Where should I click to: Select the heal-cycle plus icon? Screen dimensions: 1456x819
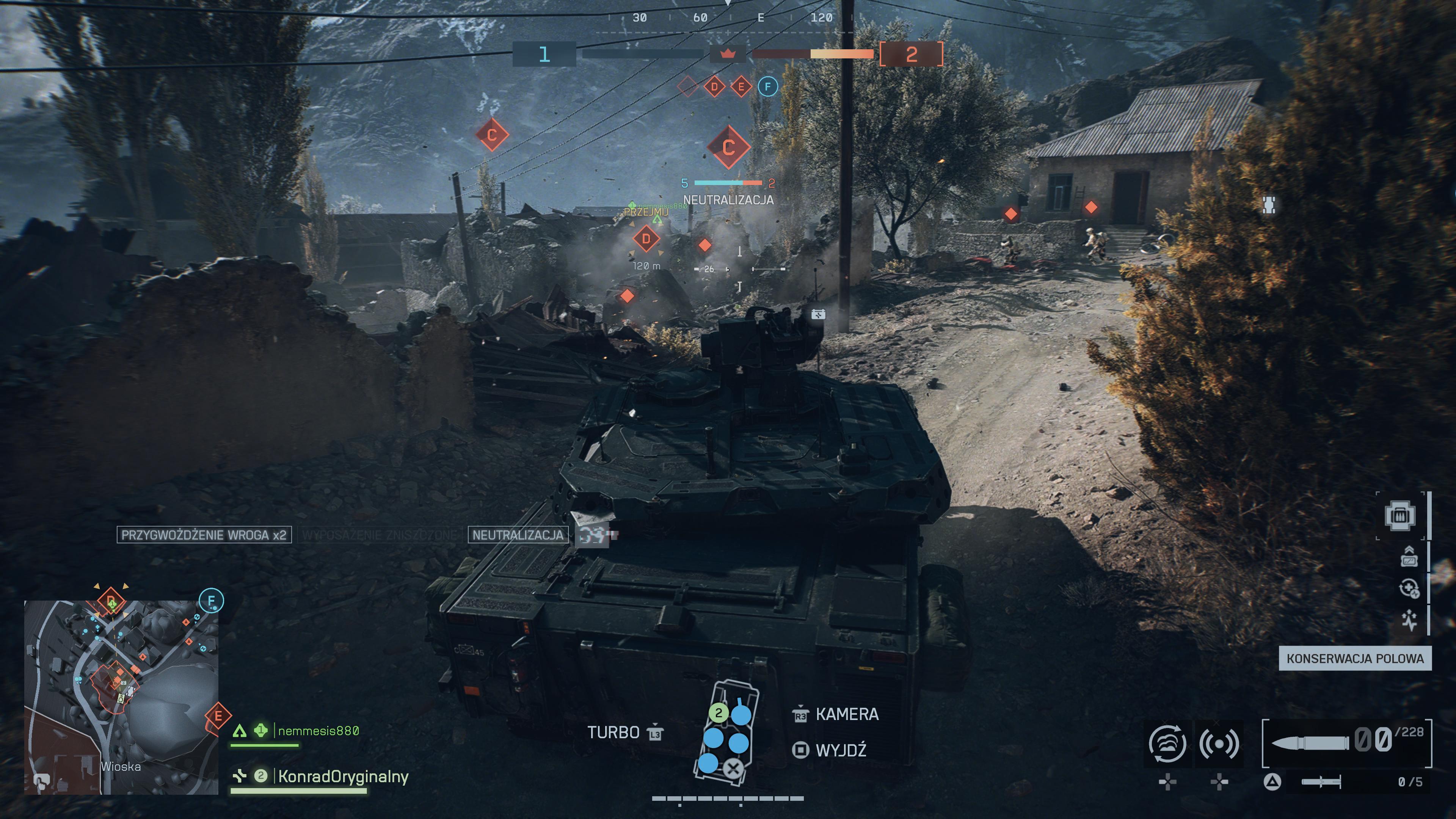point(1409,588)
